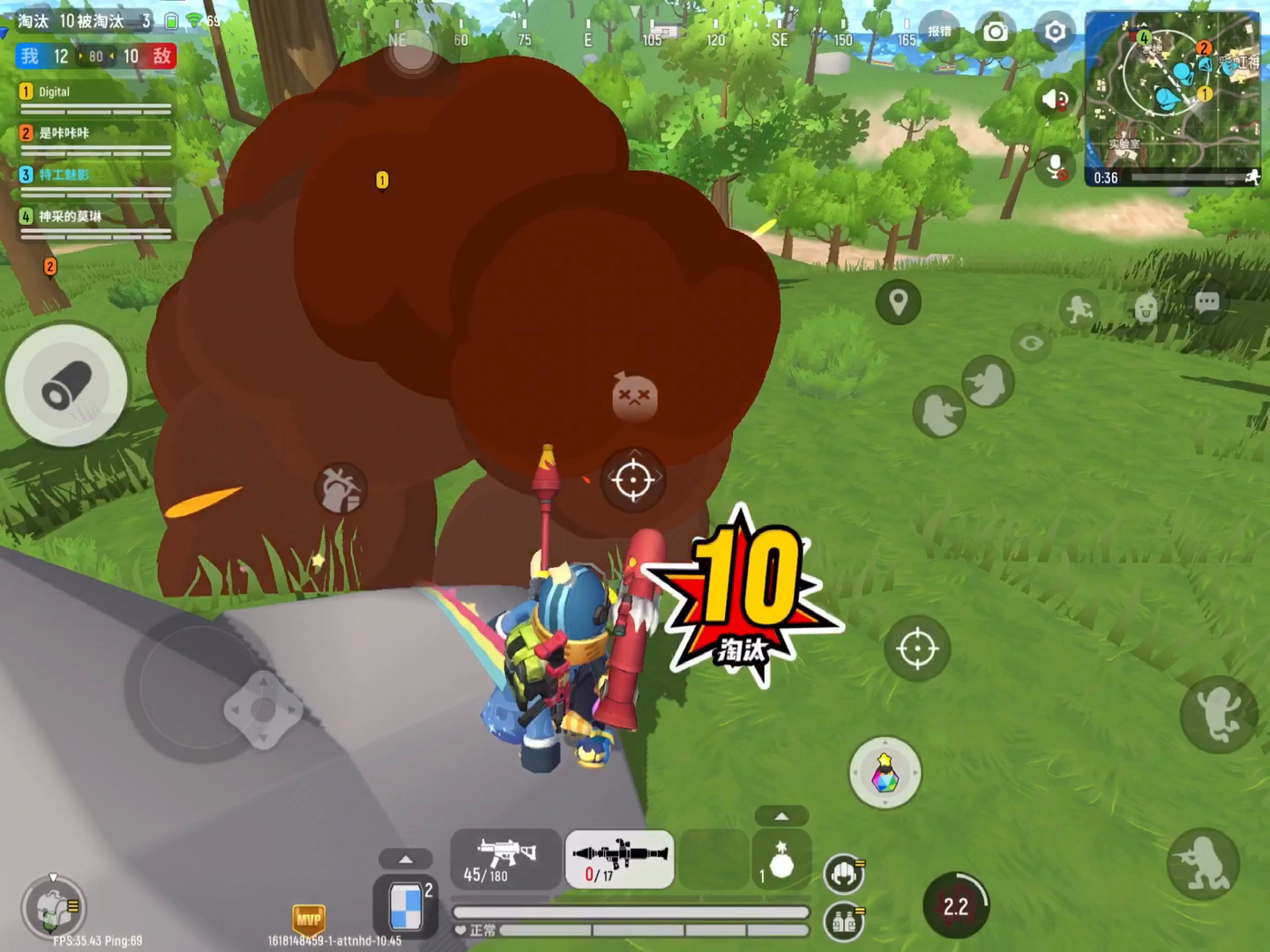Toggle the microphone

tap(1055, 165)
